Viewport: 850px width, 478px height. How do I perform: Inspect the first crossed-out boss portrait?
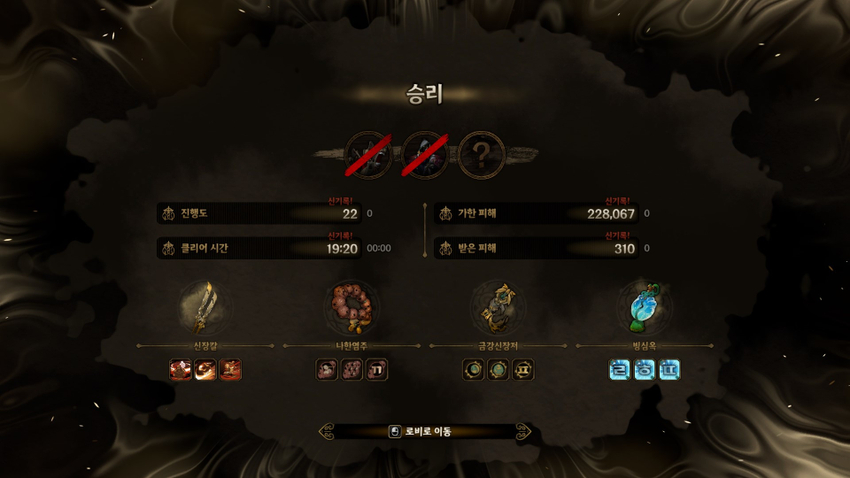pyautogui.click(x=368, y=155)
